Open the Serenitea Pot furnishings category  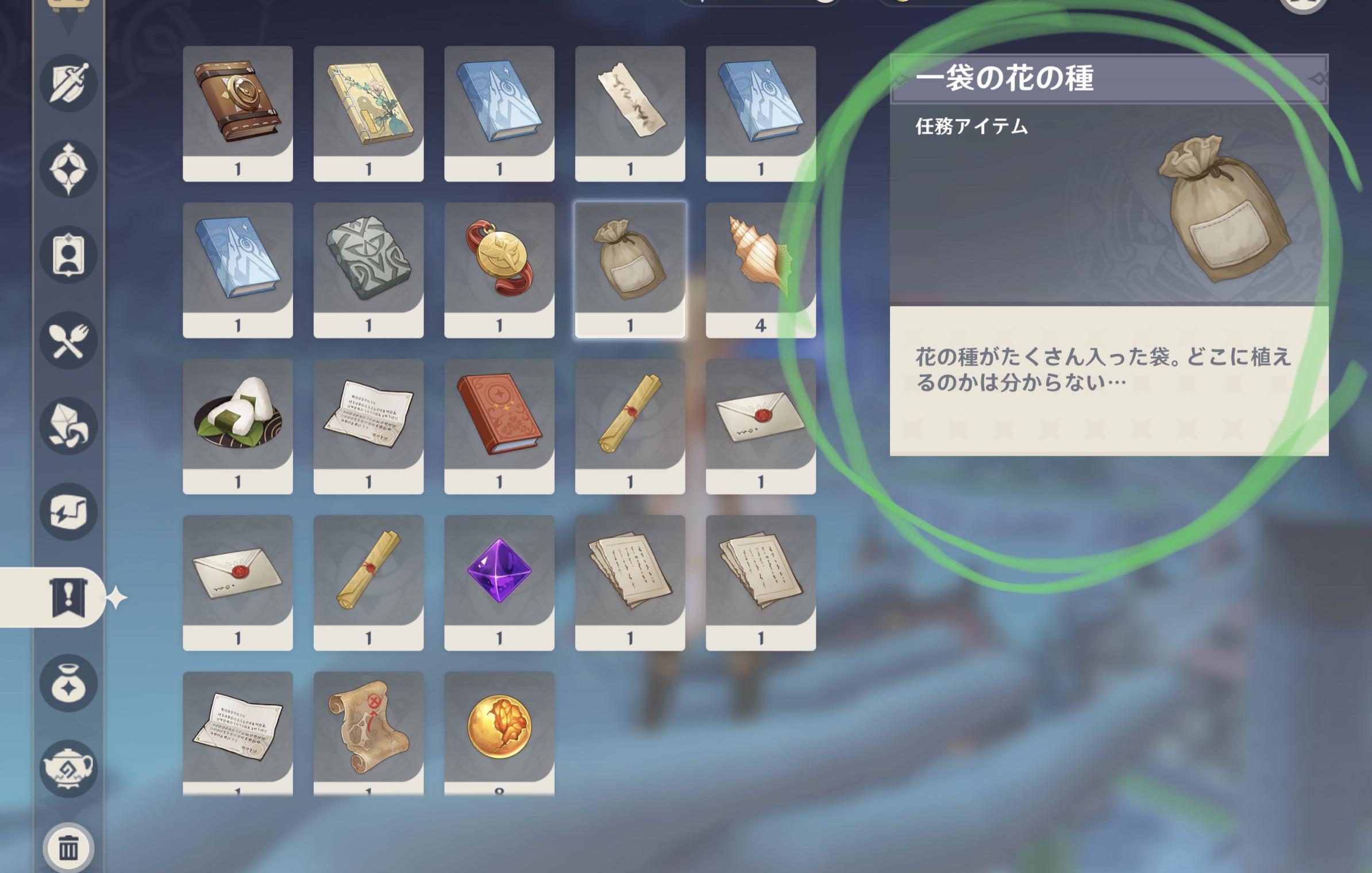click(x=69, y=767)
